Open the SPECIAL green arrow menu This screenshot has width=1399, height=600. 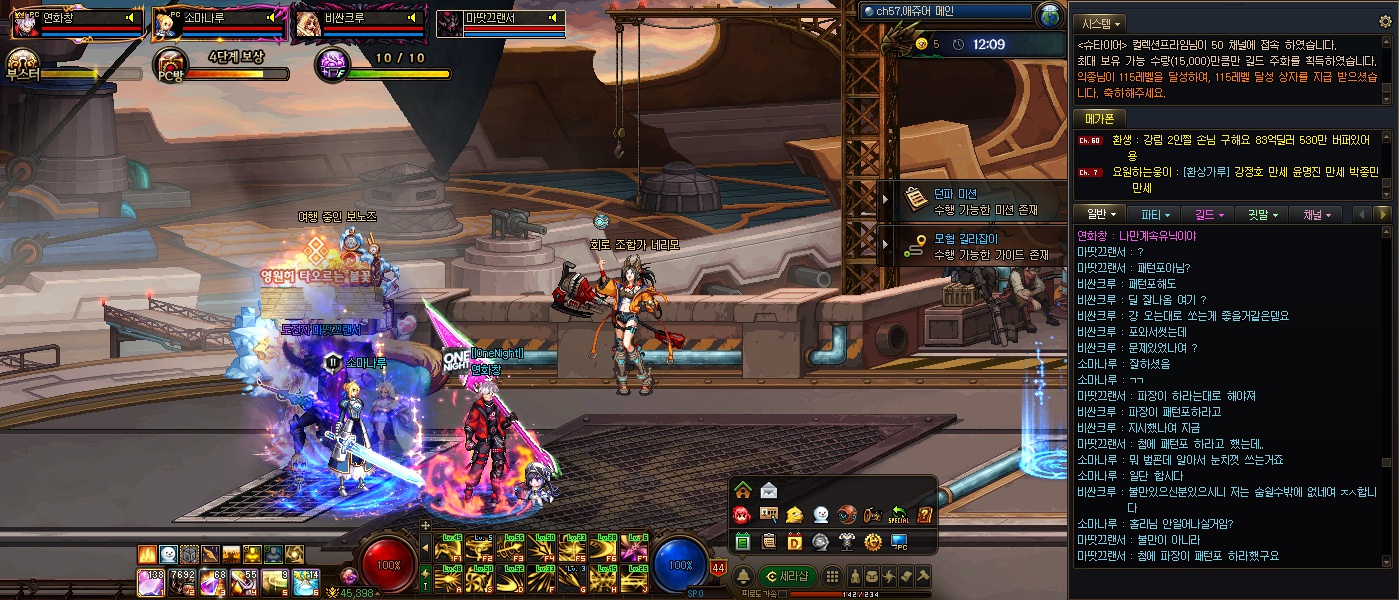[899, 515]
